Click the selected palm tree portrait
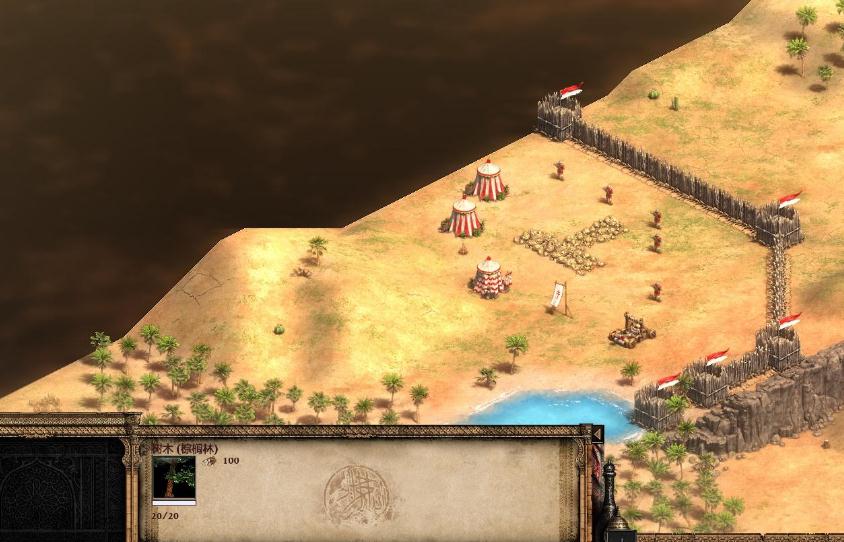Viewport: 844px width, 542px height. click(173, 481)
